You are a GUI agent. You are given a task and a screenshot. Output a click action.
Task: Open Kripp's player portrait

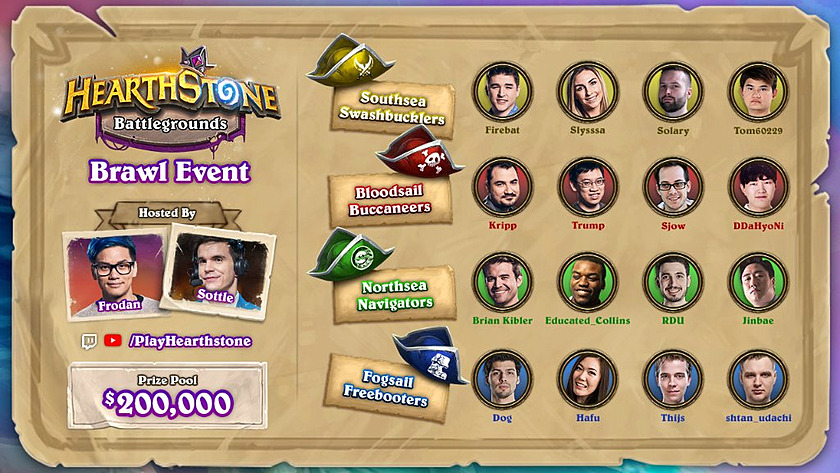tap(502, 186)
